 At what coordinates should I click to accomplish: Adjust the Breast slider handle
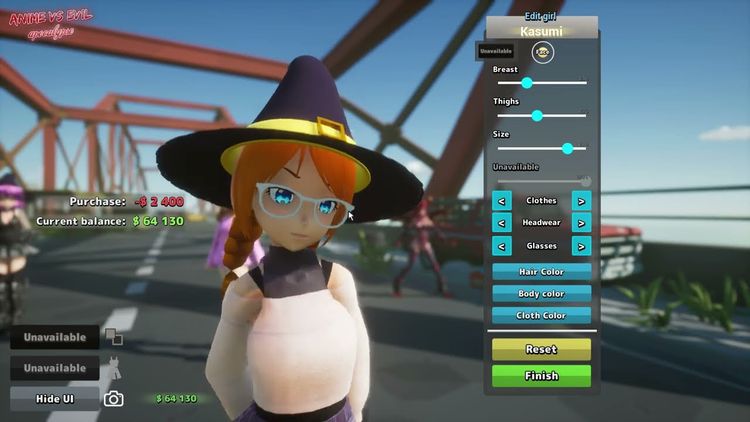coord(527,83)
